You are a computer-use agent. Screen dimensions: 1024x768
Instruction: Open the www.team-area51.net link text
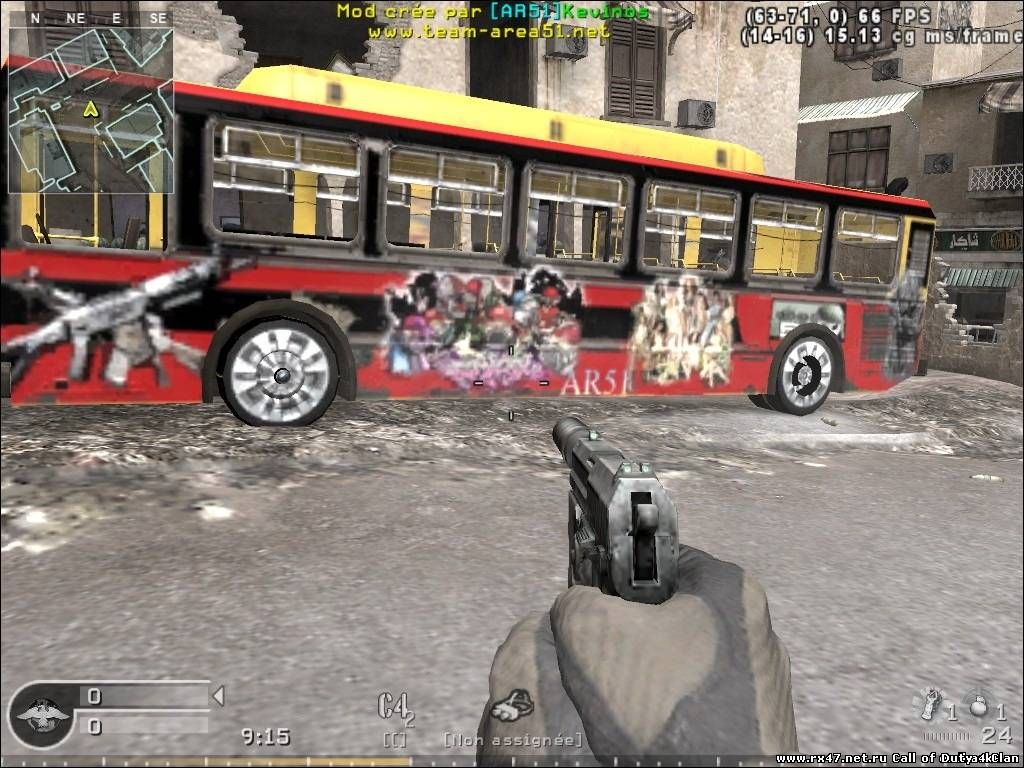[488, 31]
